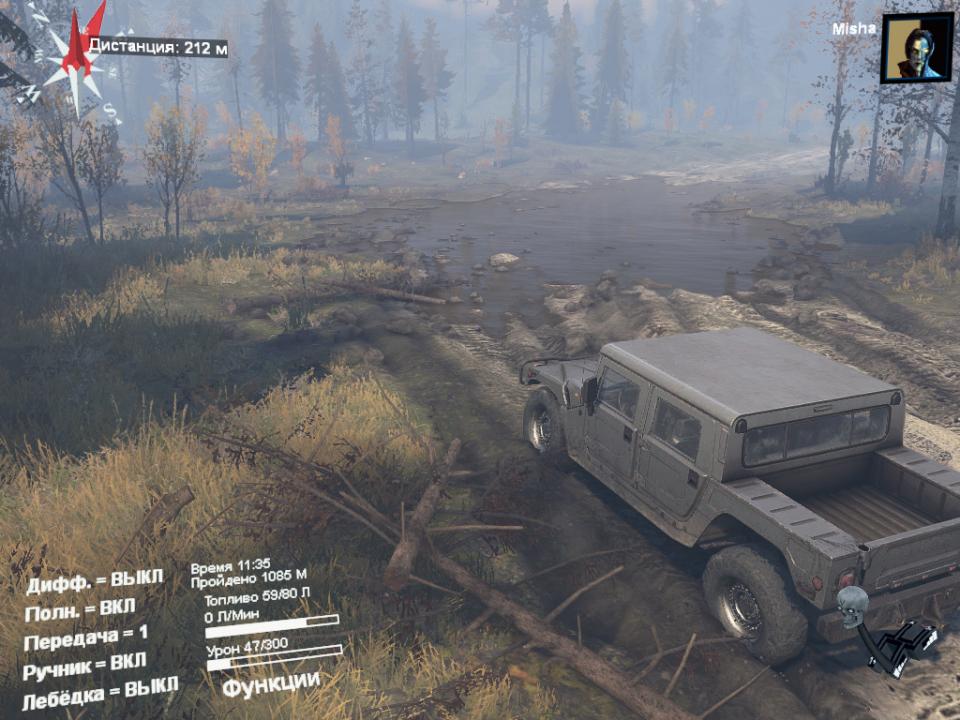Toggle the Лебёдка winch indicator

tap(100, 690)
